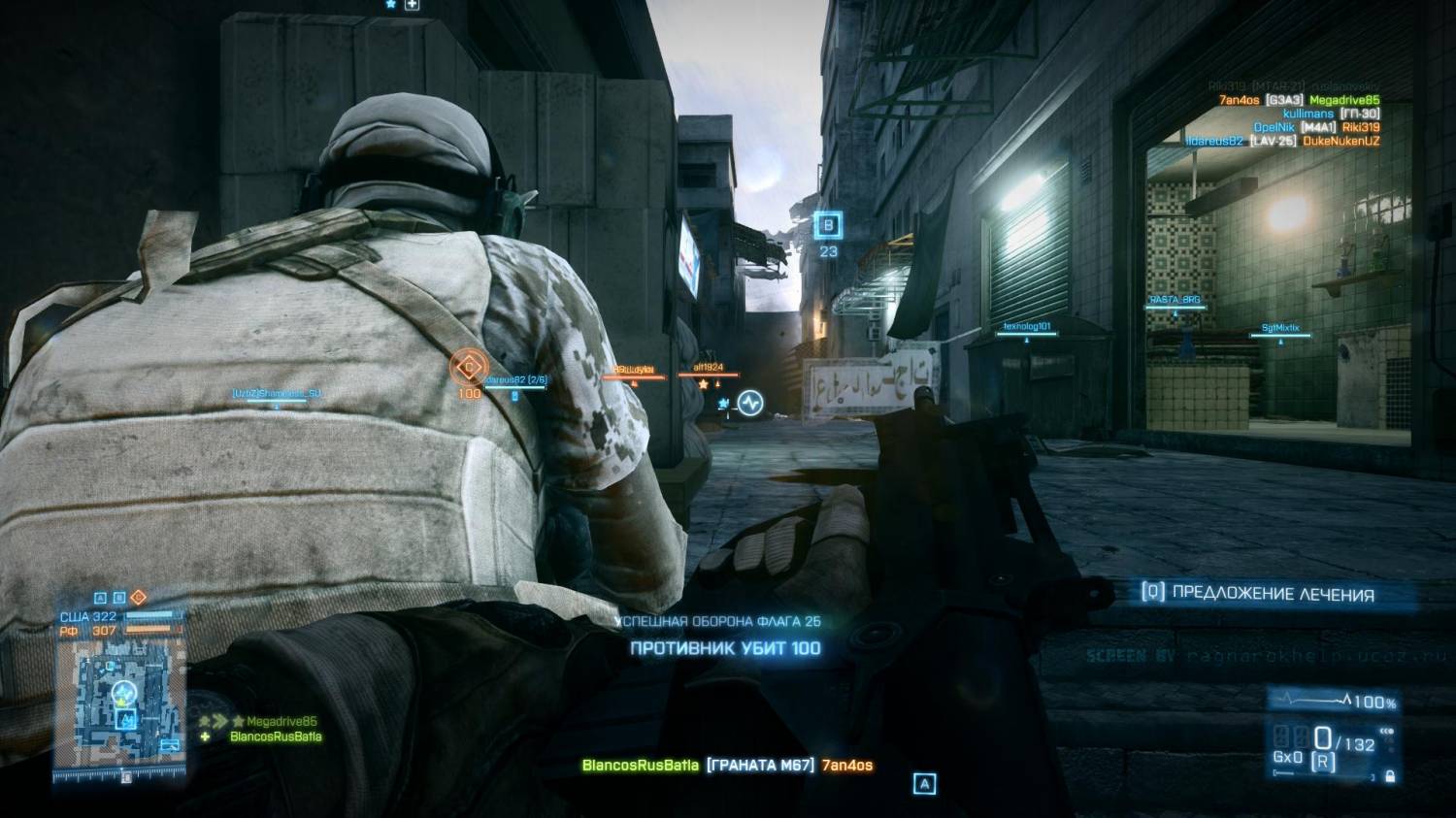The width and height of the screenshot is (1456, 818).
Task: Select the alf1924 enemy name tag
Action: click(x=709, y=369)
